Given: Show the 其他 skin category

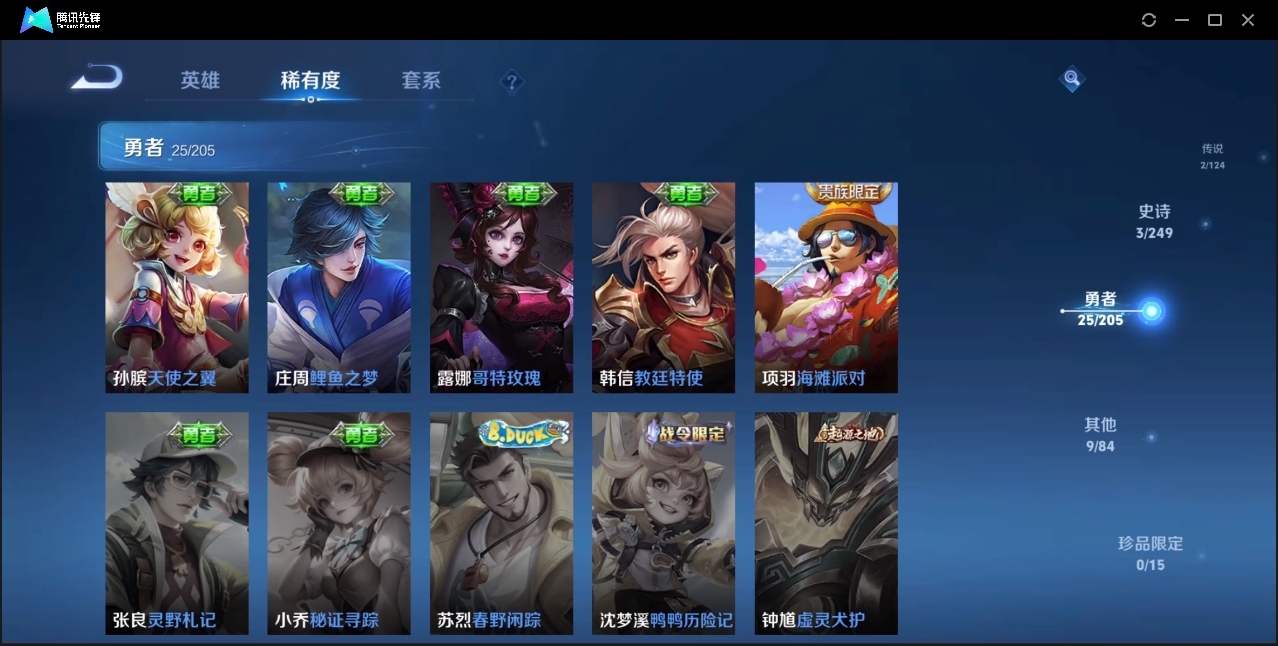Looking at the screenshot, I should coord(1100,434).
